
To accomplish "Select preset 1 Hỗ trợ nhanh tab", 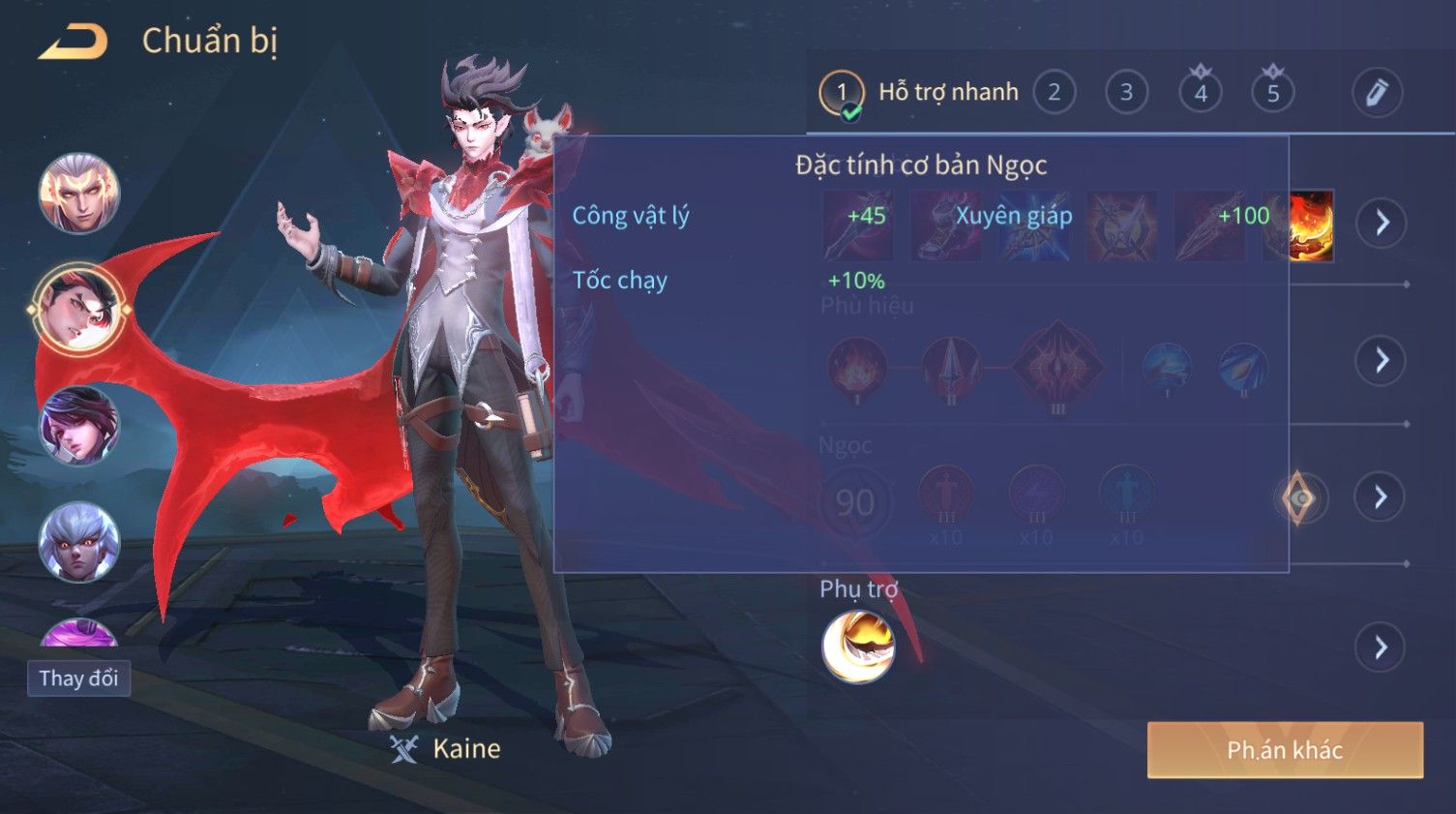I will pyautogui.click(x=919, y=93).
